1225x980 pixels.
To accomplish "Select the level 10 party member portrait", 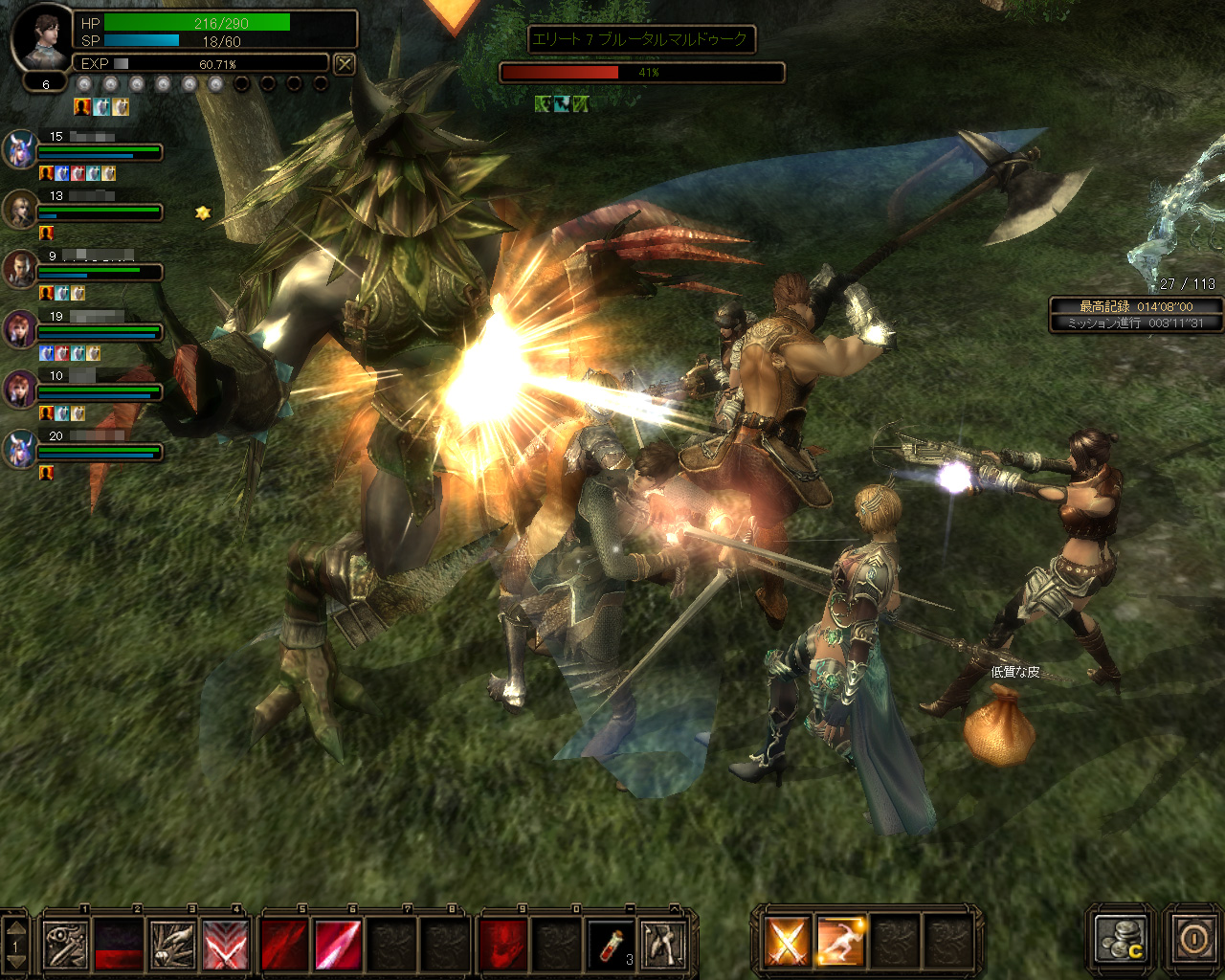I will [20, 390].
